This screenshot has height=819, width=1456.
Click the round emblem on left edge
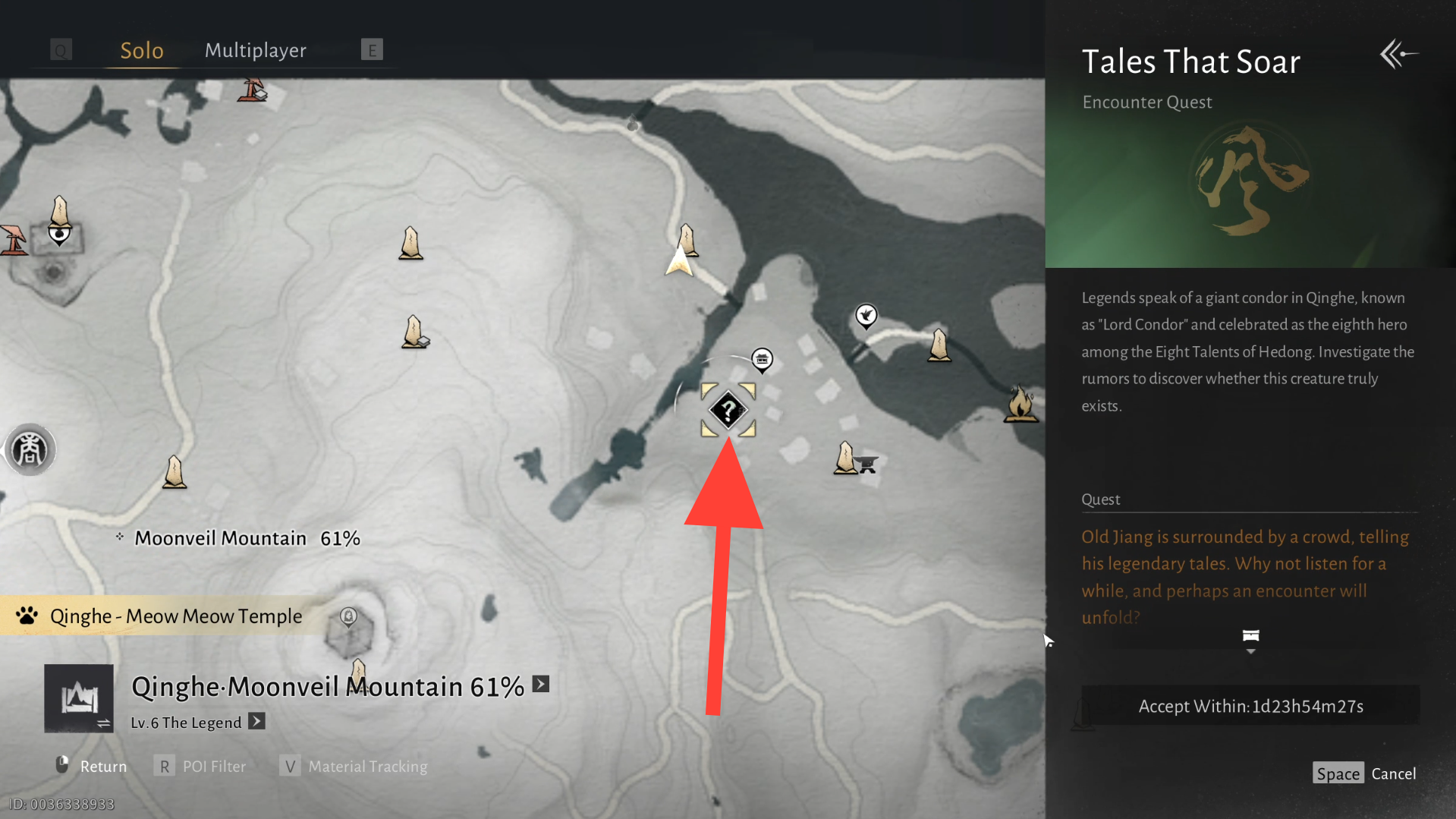click(30, 450)
